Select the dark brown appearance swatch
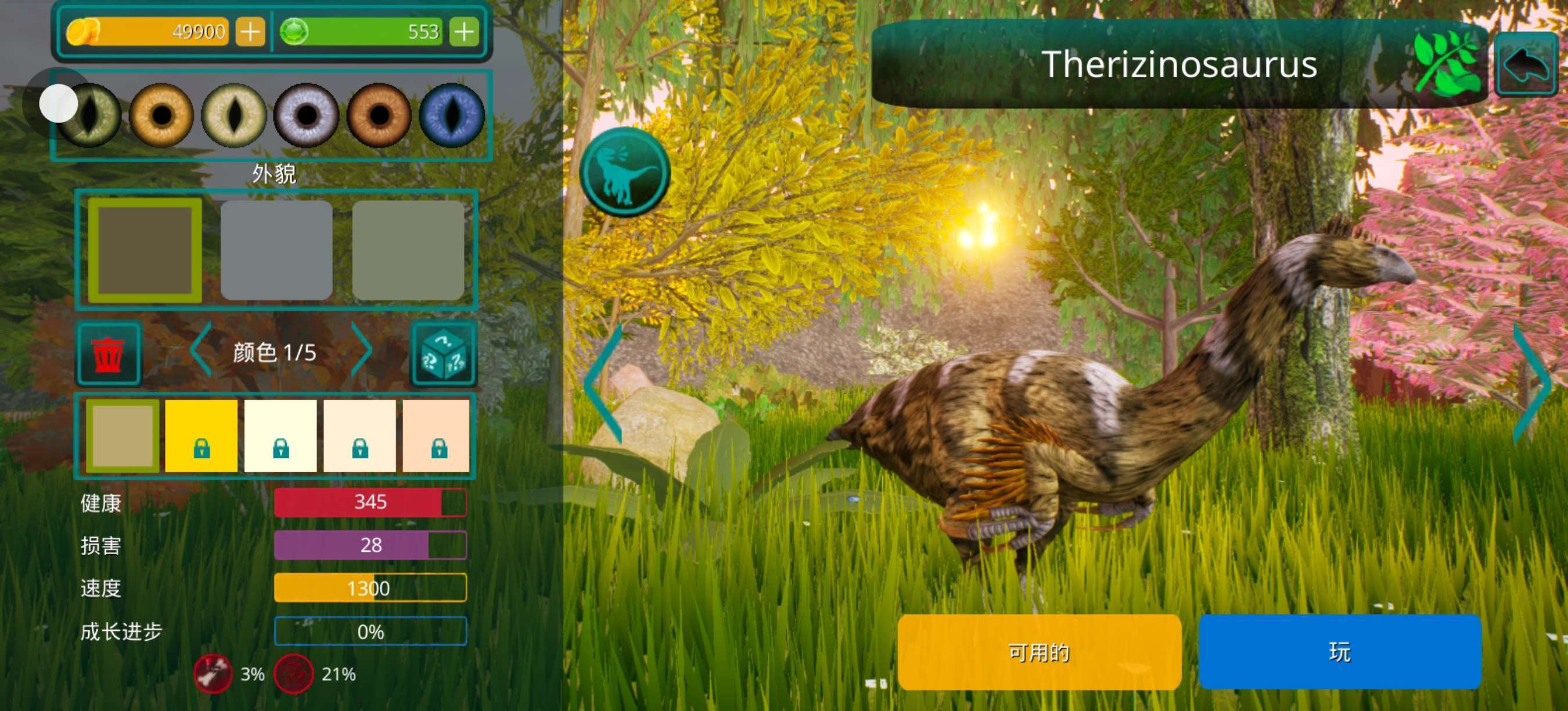Screen dimensions: 1568x711 (145, 250)
